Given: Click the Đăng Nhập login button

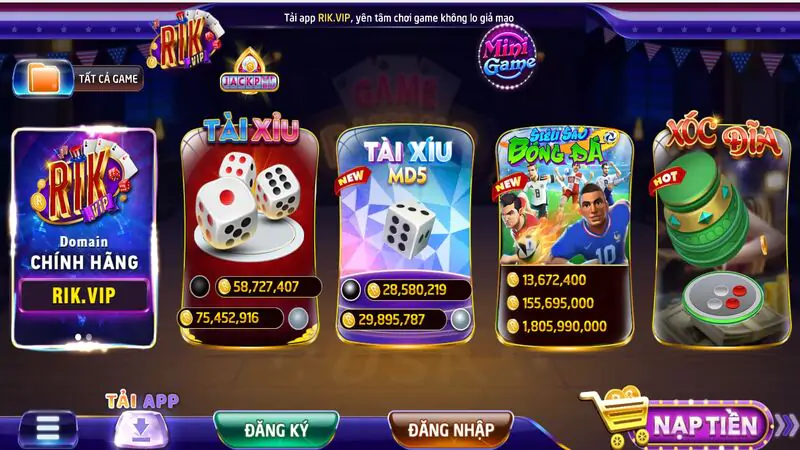Looking at the screenshot, I should pos(450,429).
